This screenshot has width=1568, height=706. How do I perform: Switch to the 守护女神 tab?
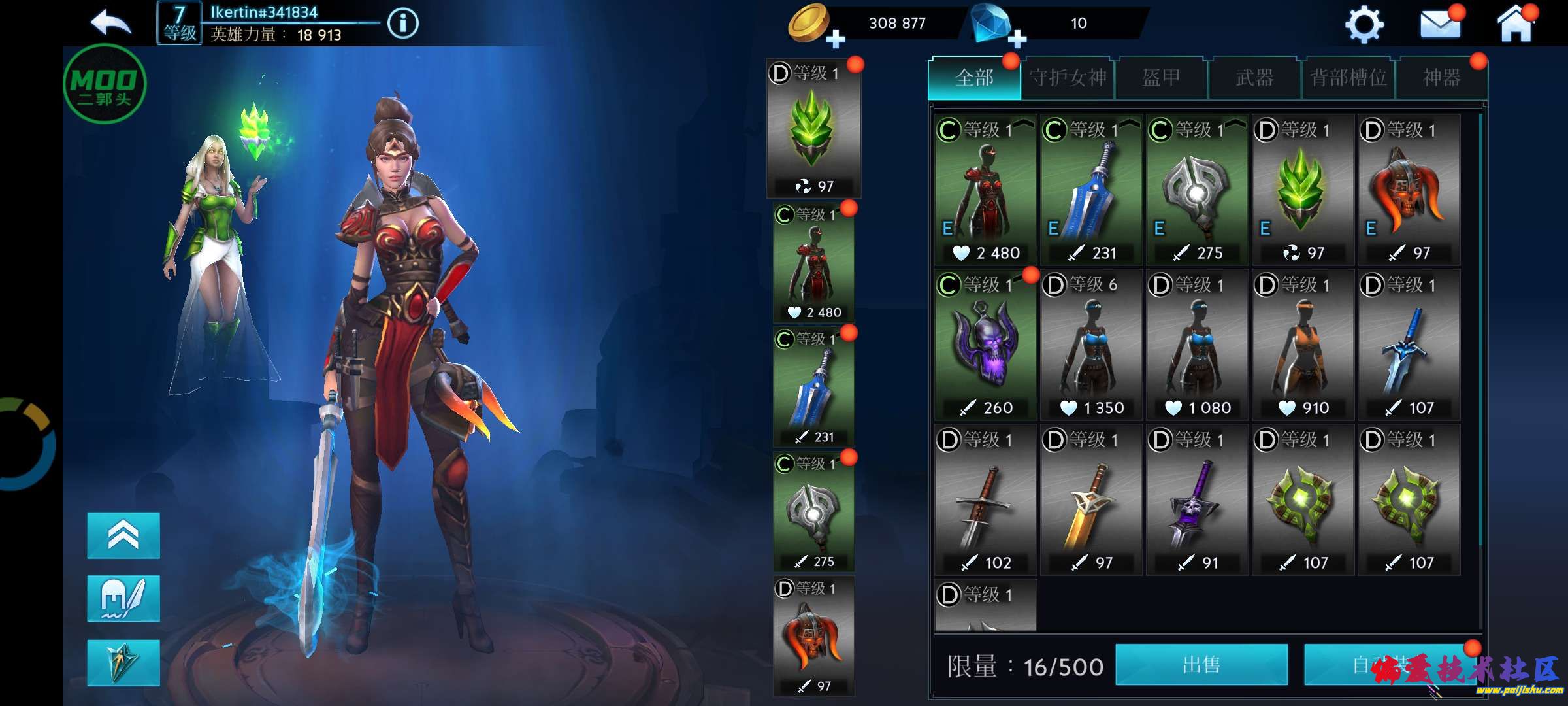click(1068, 78)
